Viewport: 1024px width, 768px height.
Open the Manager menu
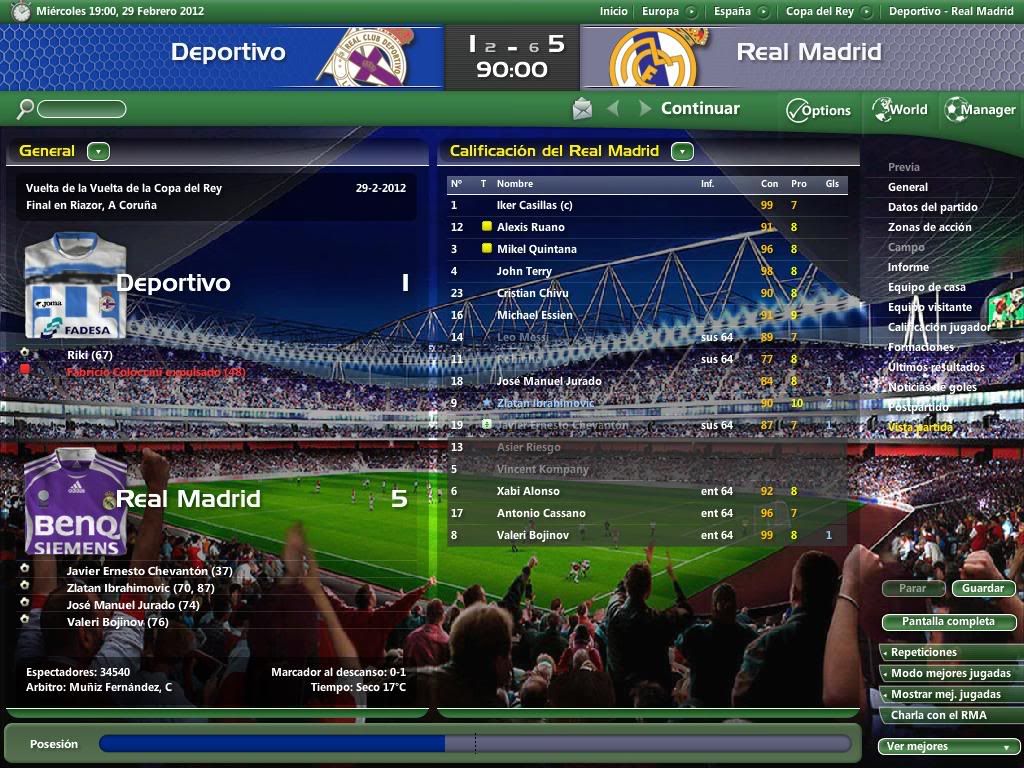(980, 110)
